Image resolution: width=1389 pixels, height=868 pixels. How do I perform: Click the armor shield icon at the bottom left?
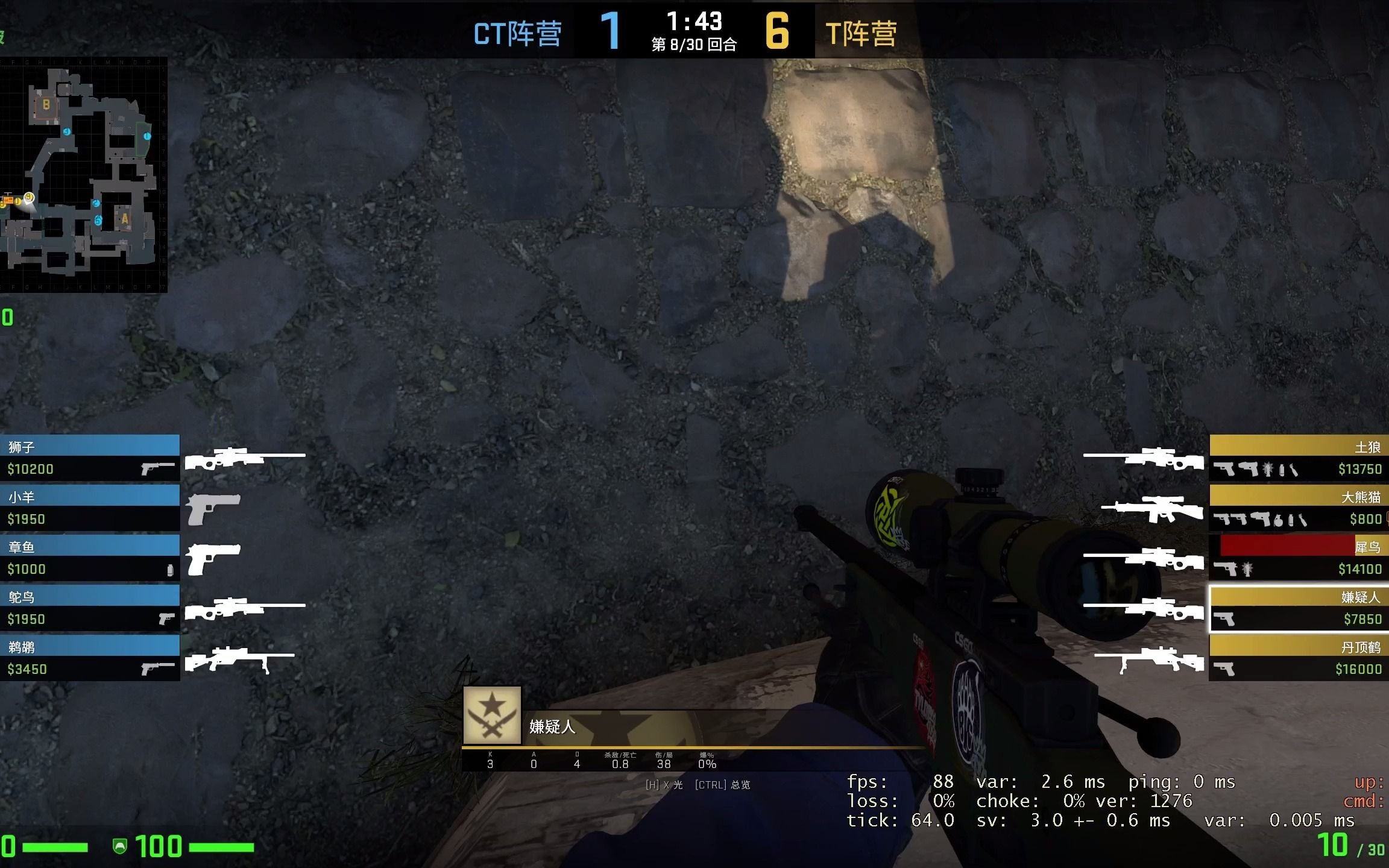(121, 846)
